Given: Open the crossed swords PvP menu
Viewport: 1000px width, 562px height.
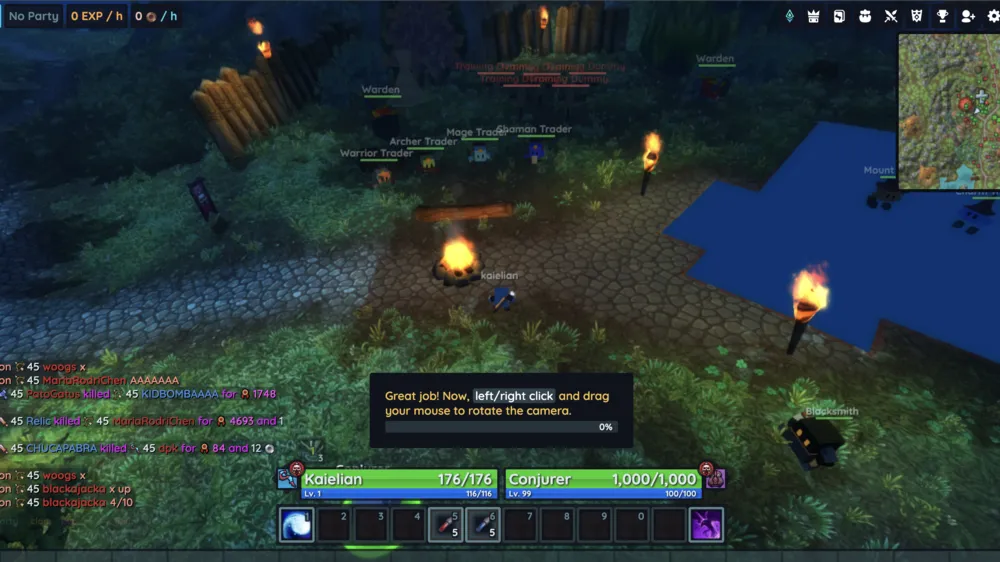Looking at the screenshot, I should pos(891,16).
